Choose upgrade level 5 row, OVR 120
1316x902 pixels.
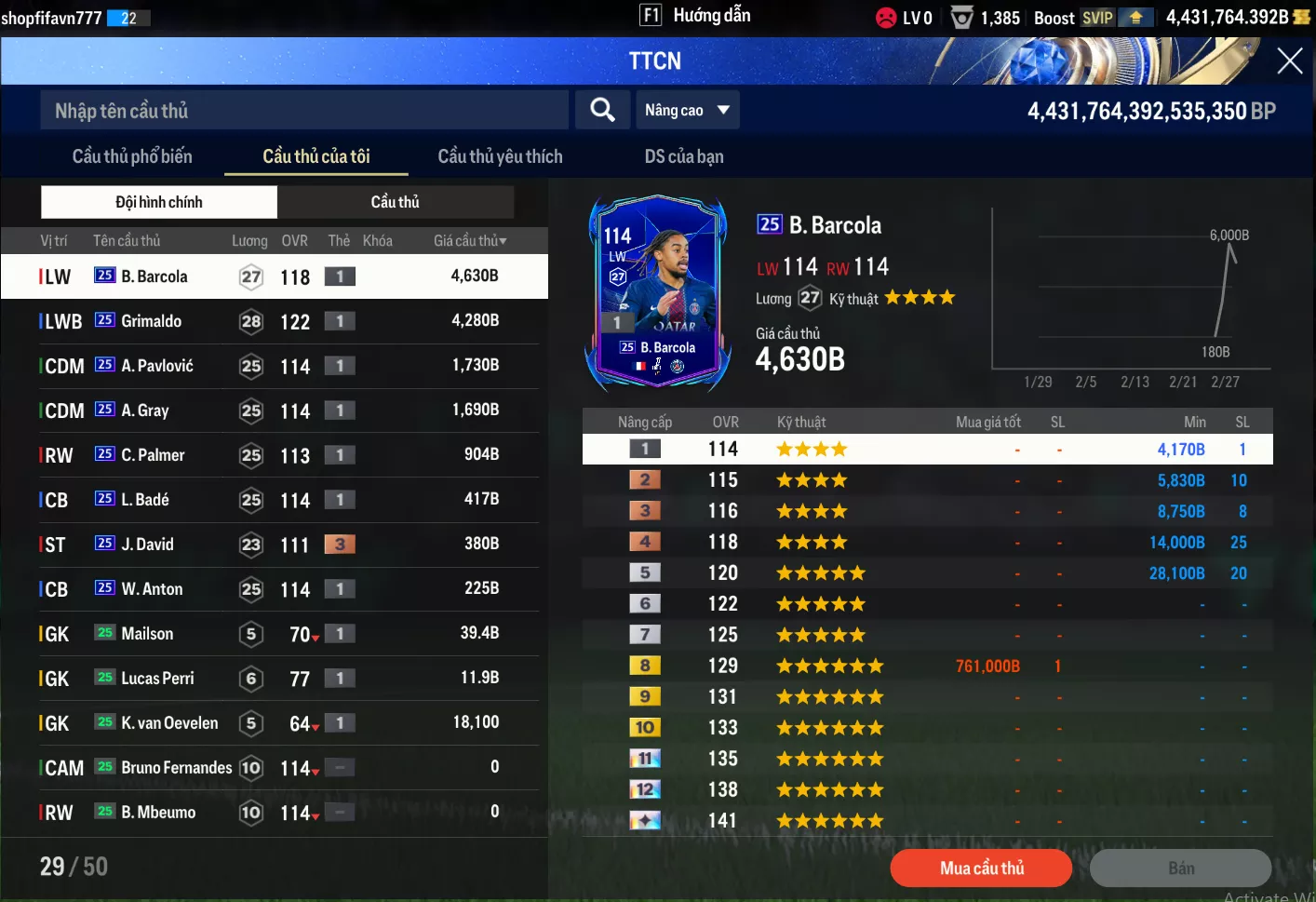click(x=927, y=573)
